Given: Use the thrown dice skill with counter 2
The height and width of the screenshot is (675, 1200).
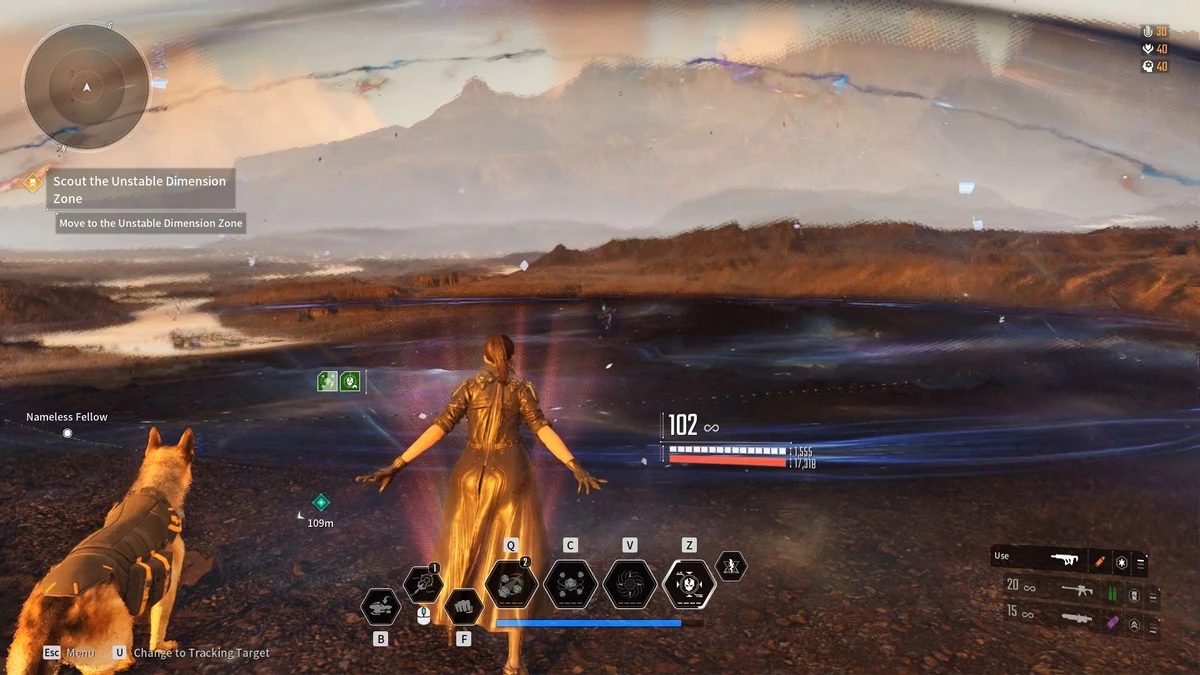Looking at the screenshot, I should pyautogui.click(x=511, y=584).
